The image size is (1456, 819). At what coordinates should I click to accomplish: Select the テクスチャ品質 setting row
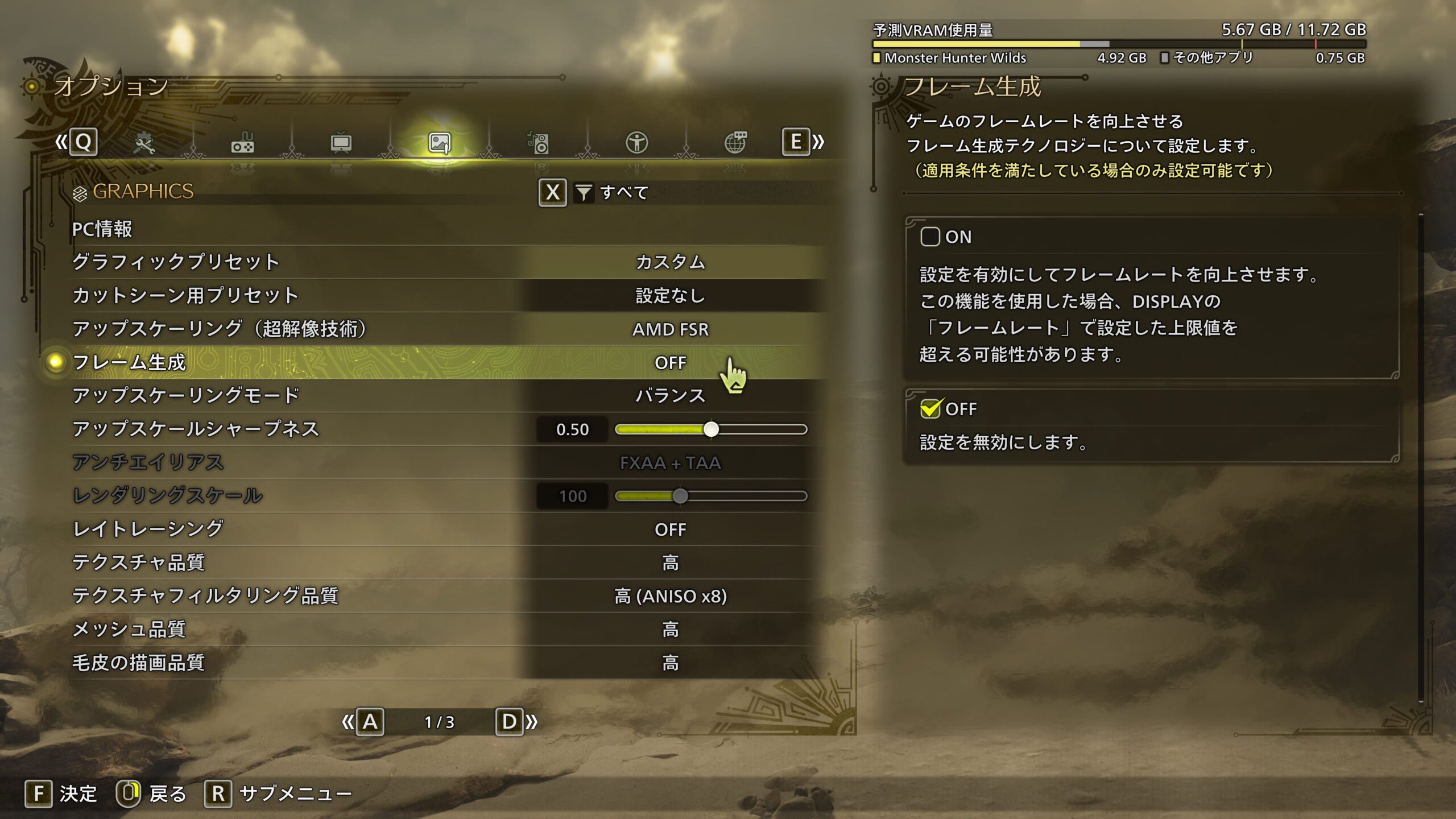click(138, 562)
